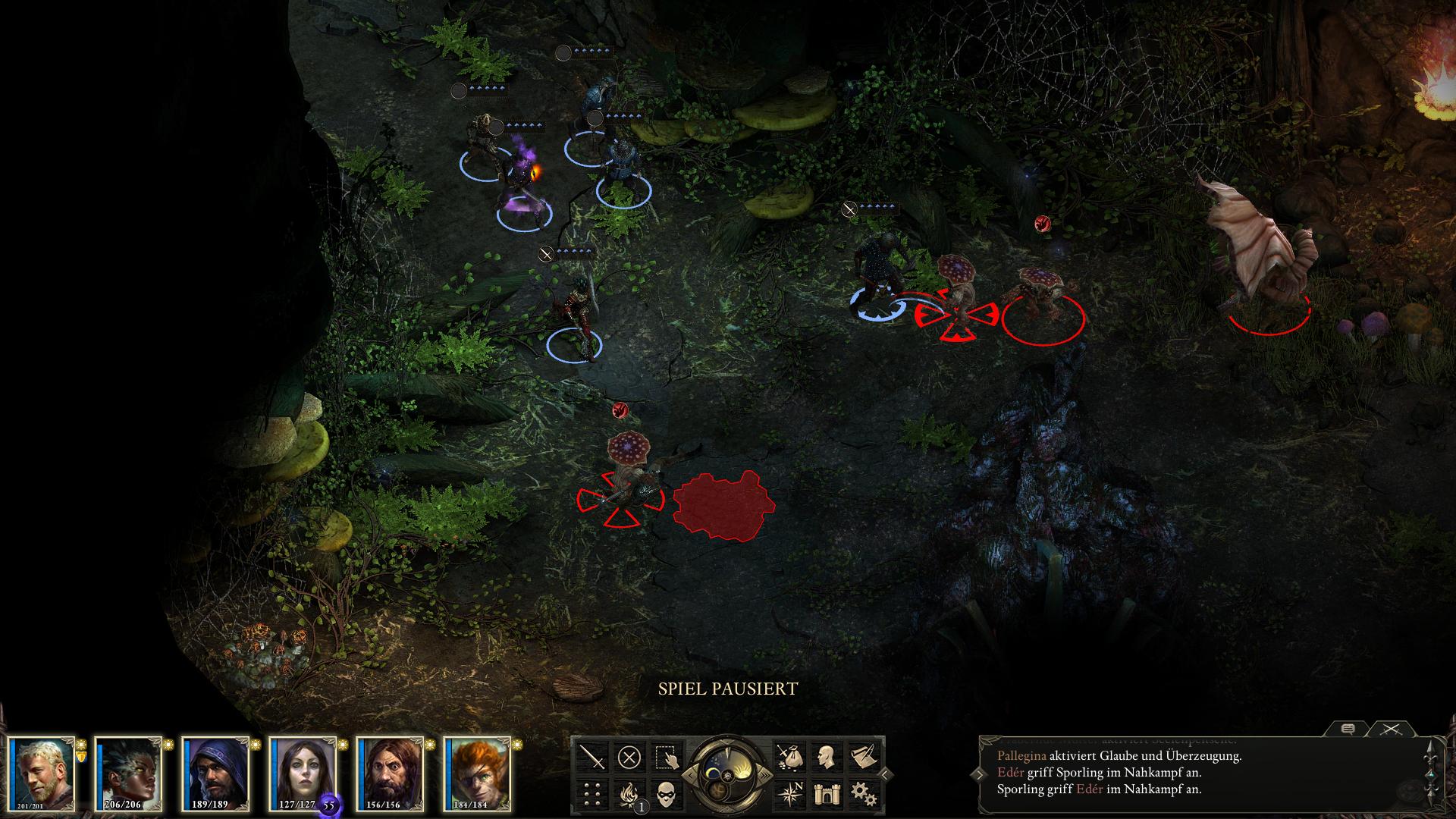Toggle stealth mode with the masked face

coord(667,794)
